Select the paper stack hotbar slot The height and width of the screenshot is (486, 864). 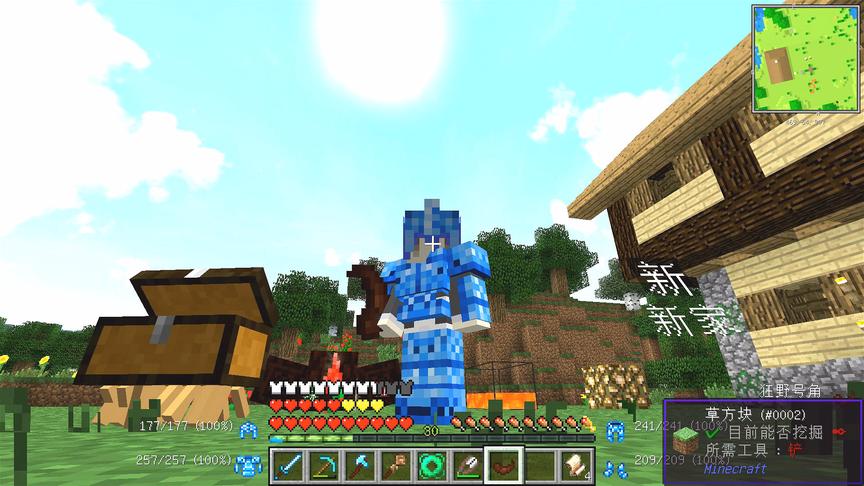coord(576,465)
